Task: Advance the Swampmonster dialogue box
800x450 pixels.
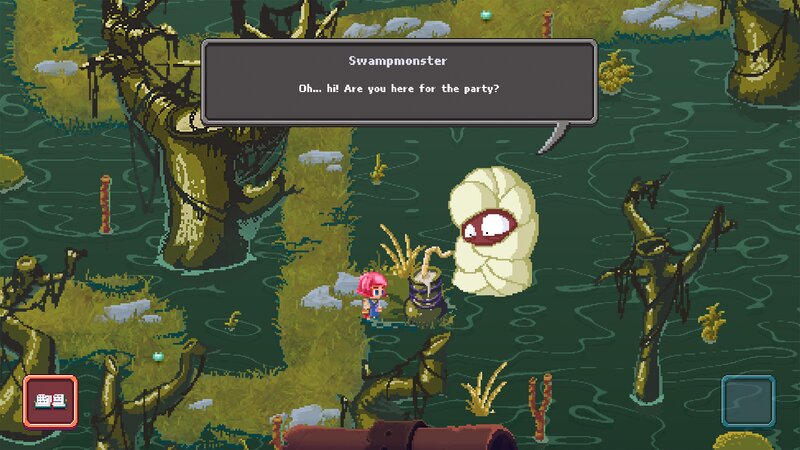Action: click(399, 82)
